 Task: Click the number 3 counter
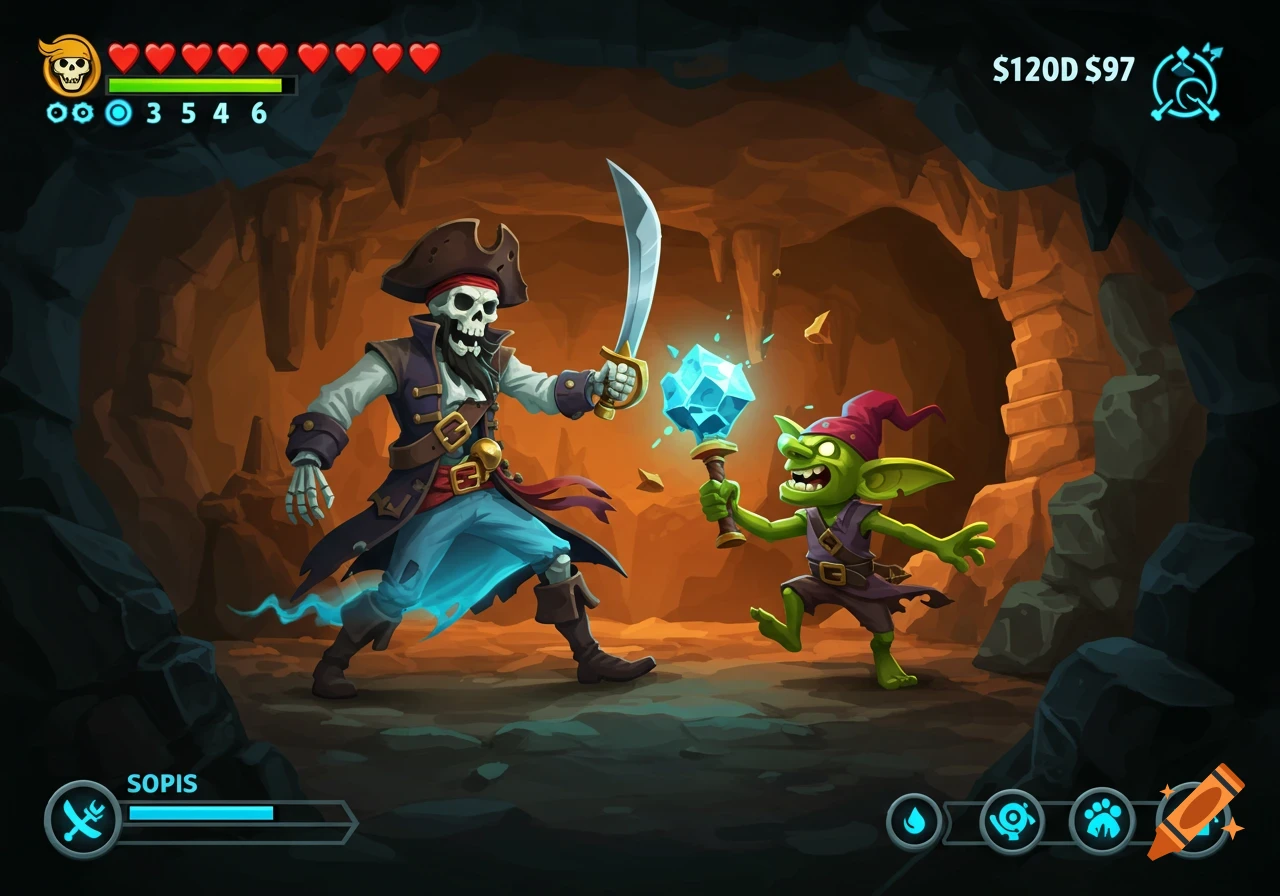[x=152, y=112]
